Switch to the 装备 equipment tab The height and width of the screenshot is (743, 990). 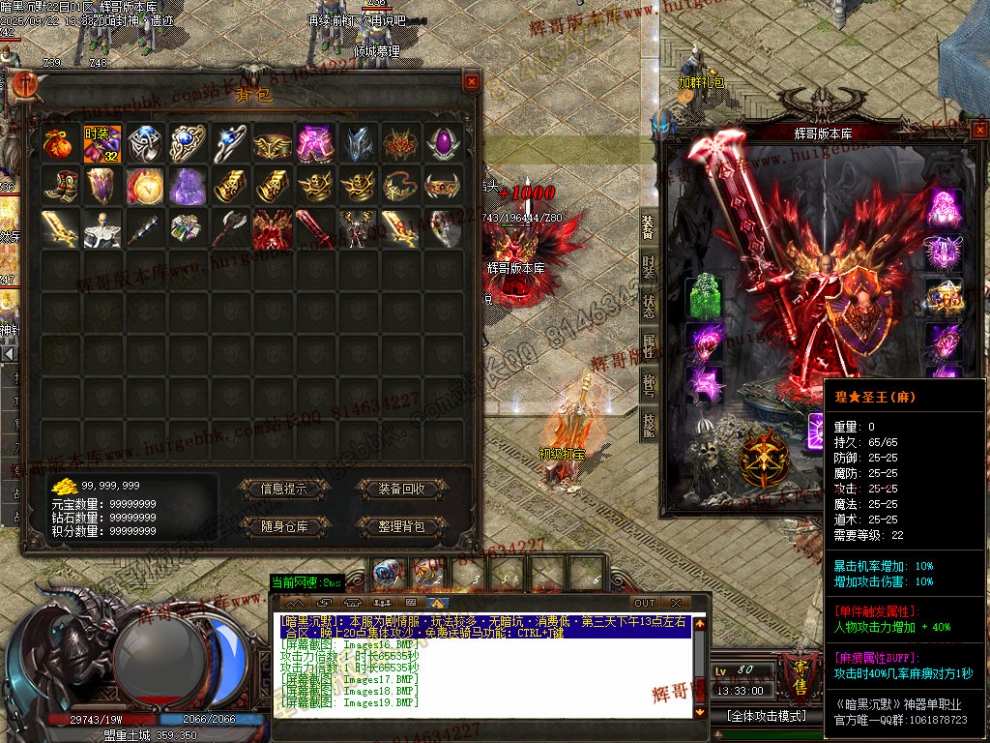(x=648, y=228)
